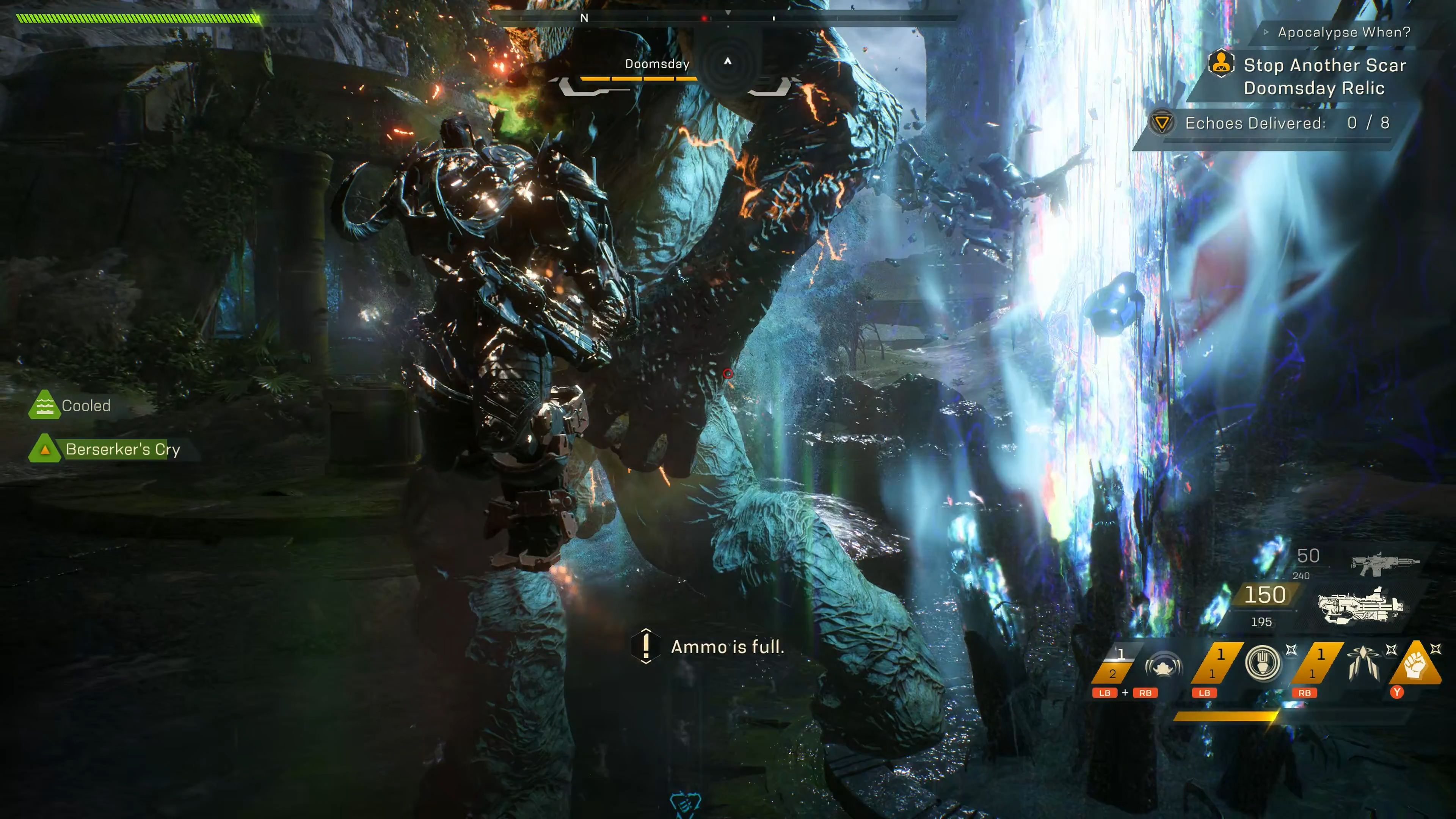This screenshot has height=819, width=1456.
Task: Select the Berserker's Cry buff icon
Action: click(x=45, y=449)
